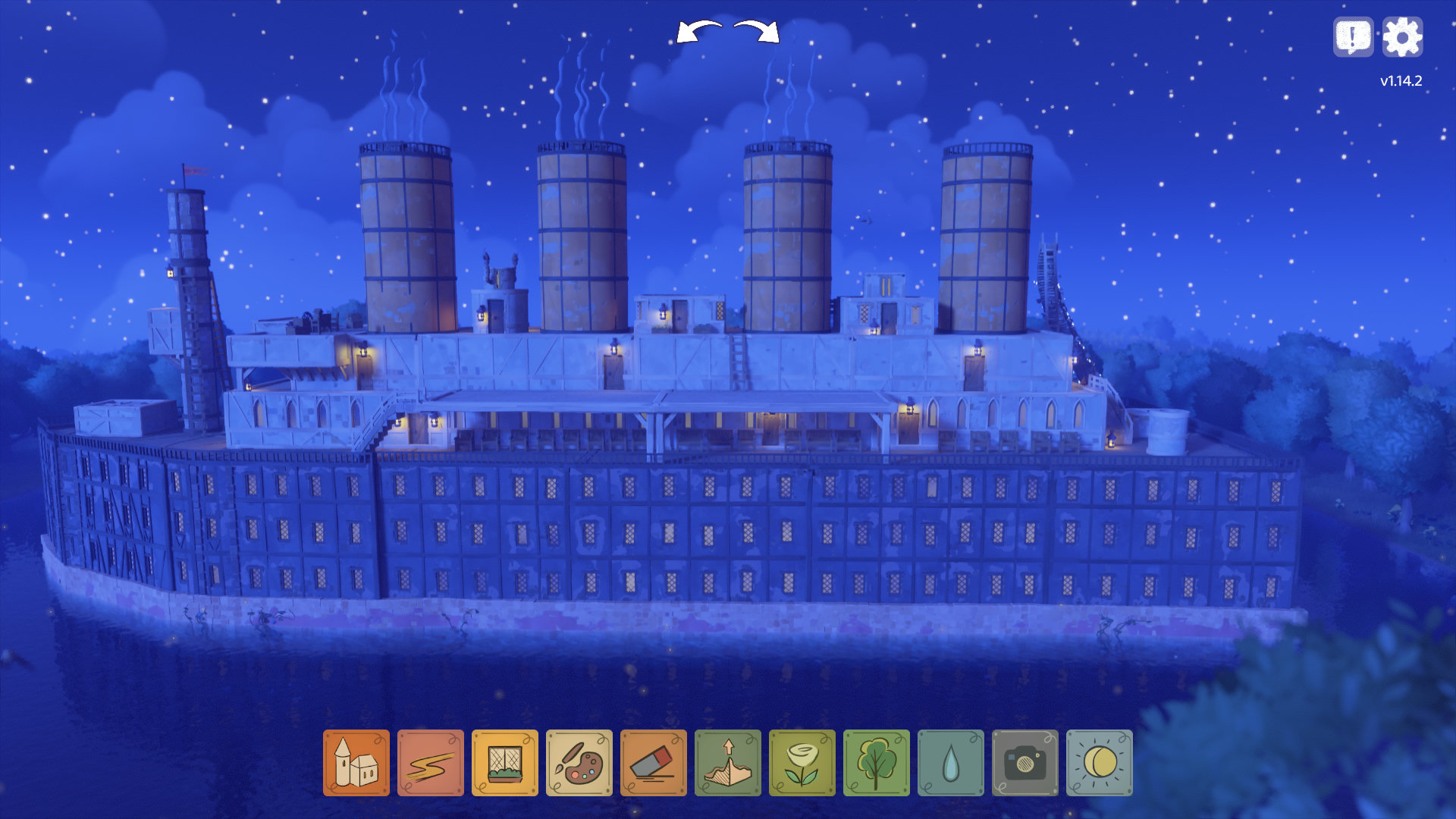The height and width of the screenshot is (819, 1456).
Task: Open the feedback speech bubble button
Action: [x=1353, y=37]
